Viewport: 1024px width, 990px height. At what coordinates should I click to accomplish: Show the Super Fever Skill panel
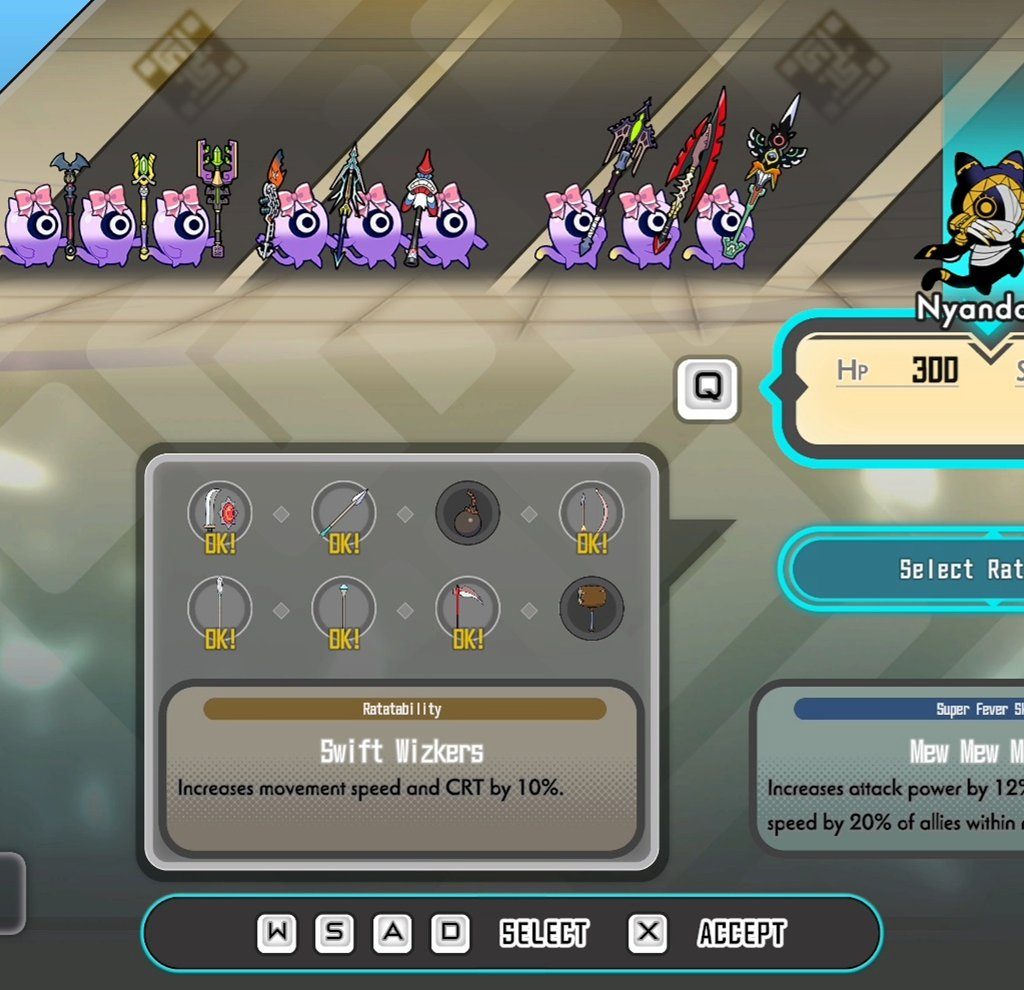[892, 767]
